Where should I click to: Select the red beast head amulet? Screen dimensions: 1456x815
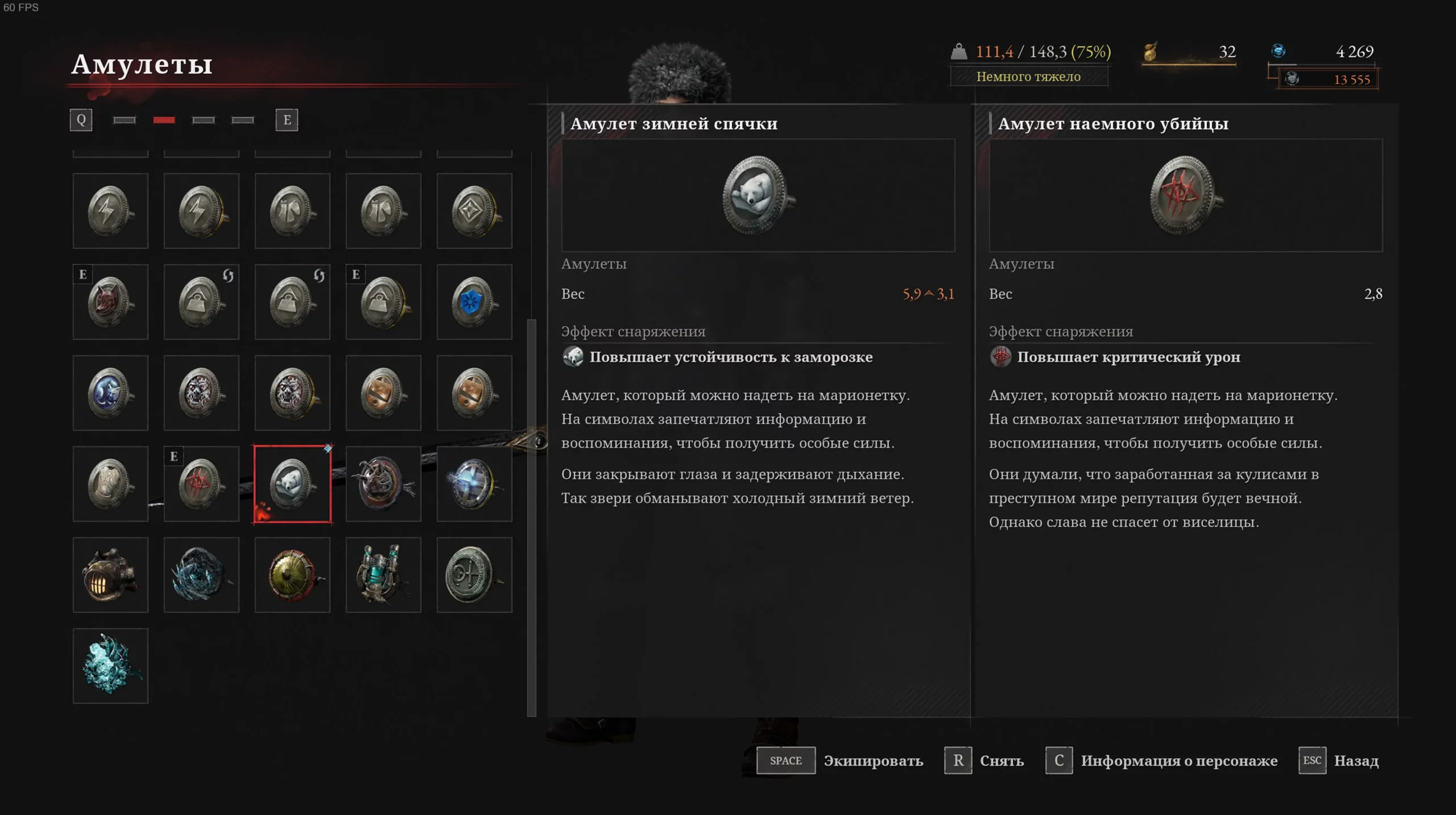[110, 302]
